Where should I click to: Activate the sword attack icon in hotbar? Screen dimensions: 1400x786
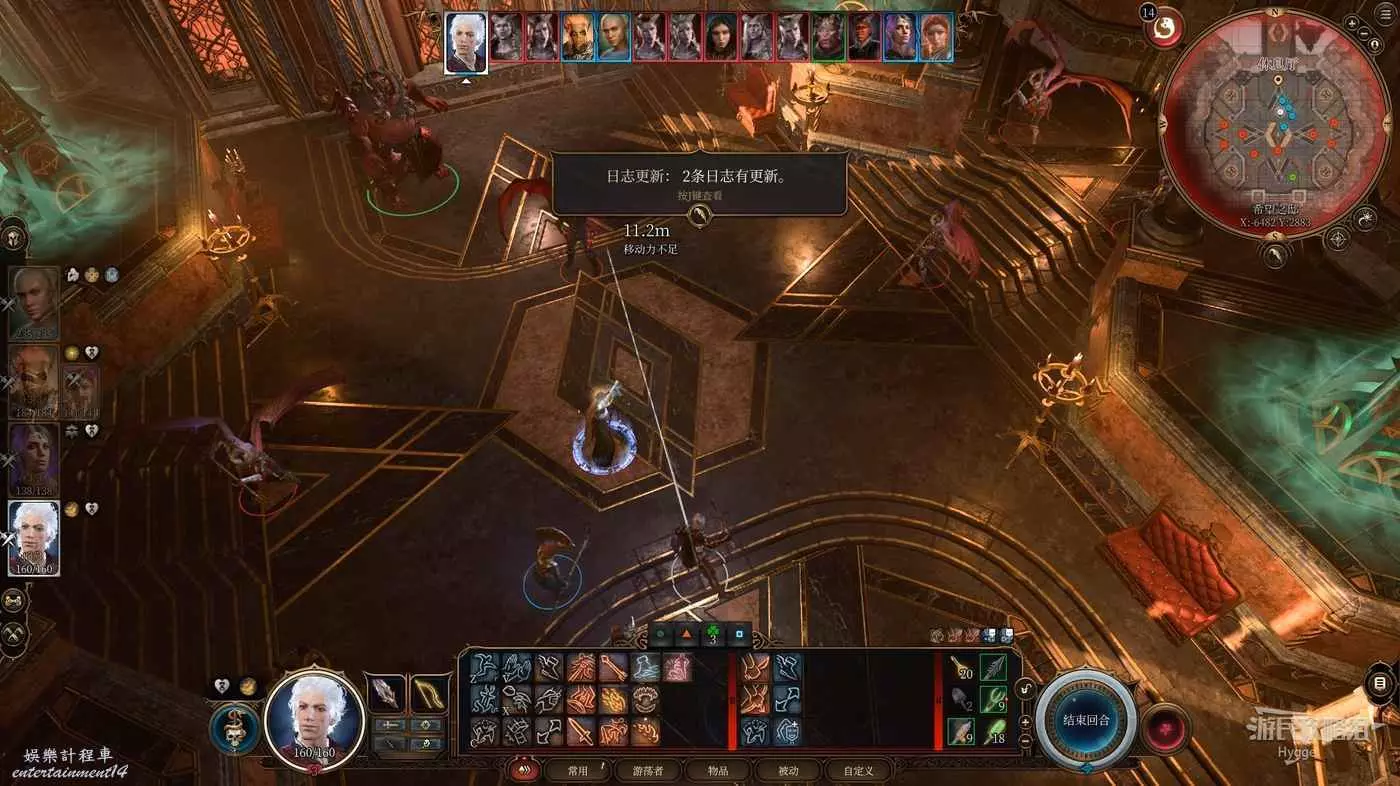581,732
